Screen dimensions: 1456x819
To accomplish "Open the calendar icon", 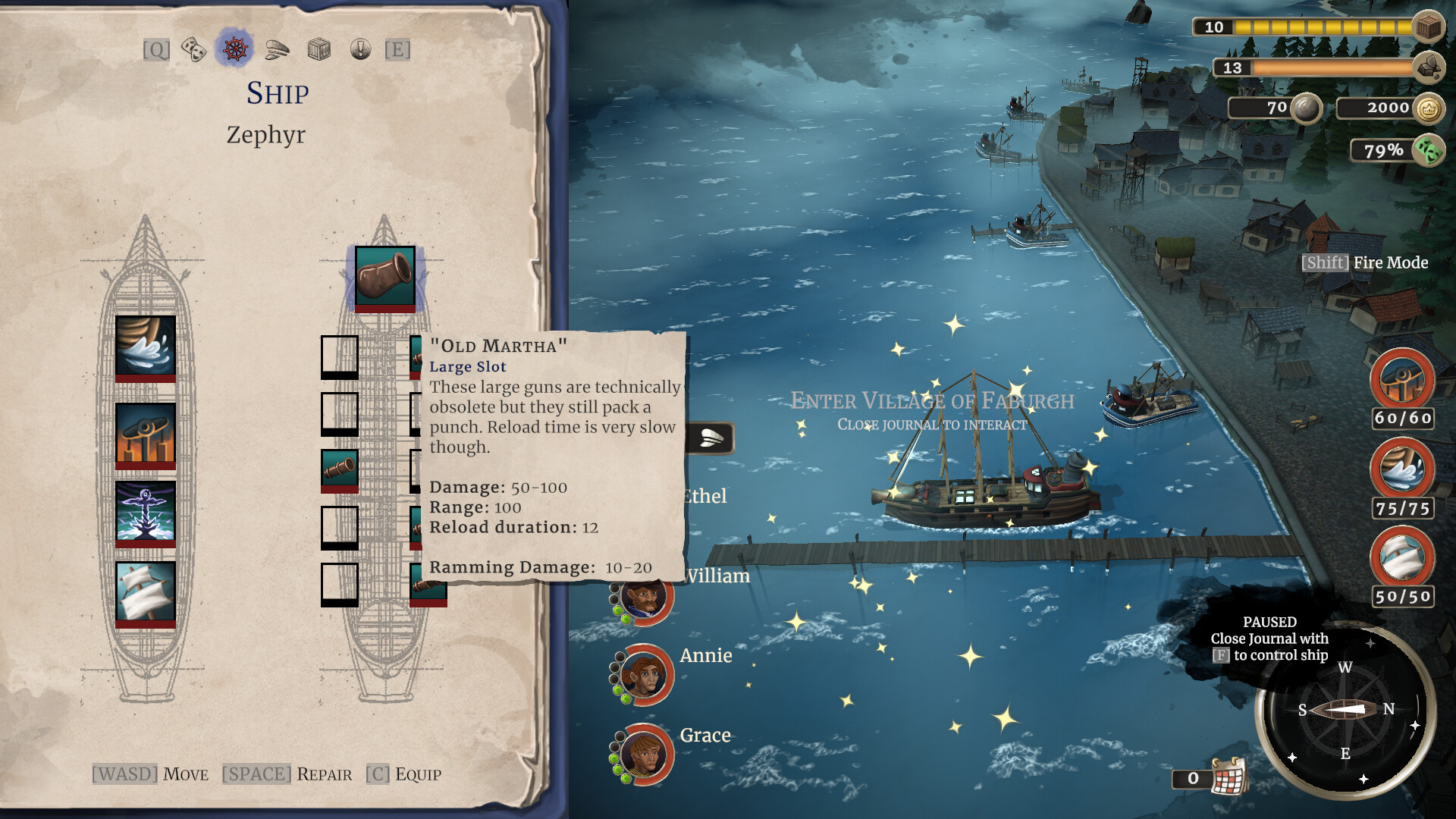I will 1229,777.
